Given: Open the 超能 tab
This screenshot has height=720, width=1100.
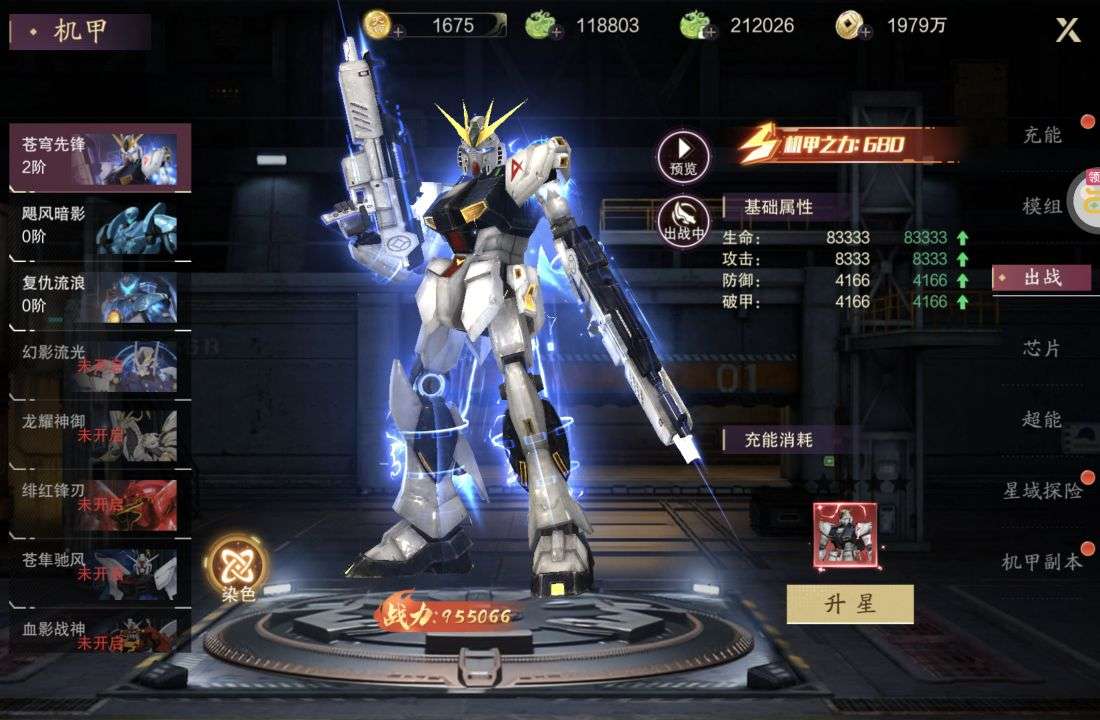Looking at the screenshot, I should click(x=1042, y=419).
